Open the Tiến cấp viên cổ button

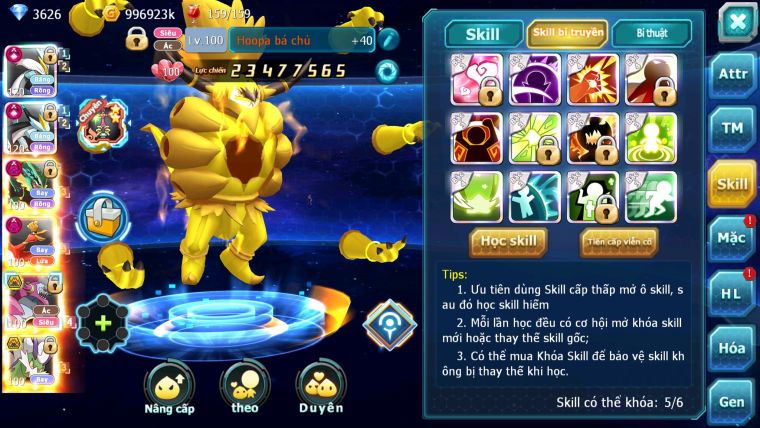618,241
